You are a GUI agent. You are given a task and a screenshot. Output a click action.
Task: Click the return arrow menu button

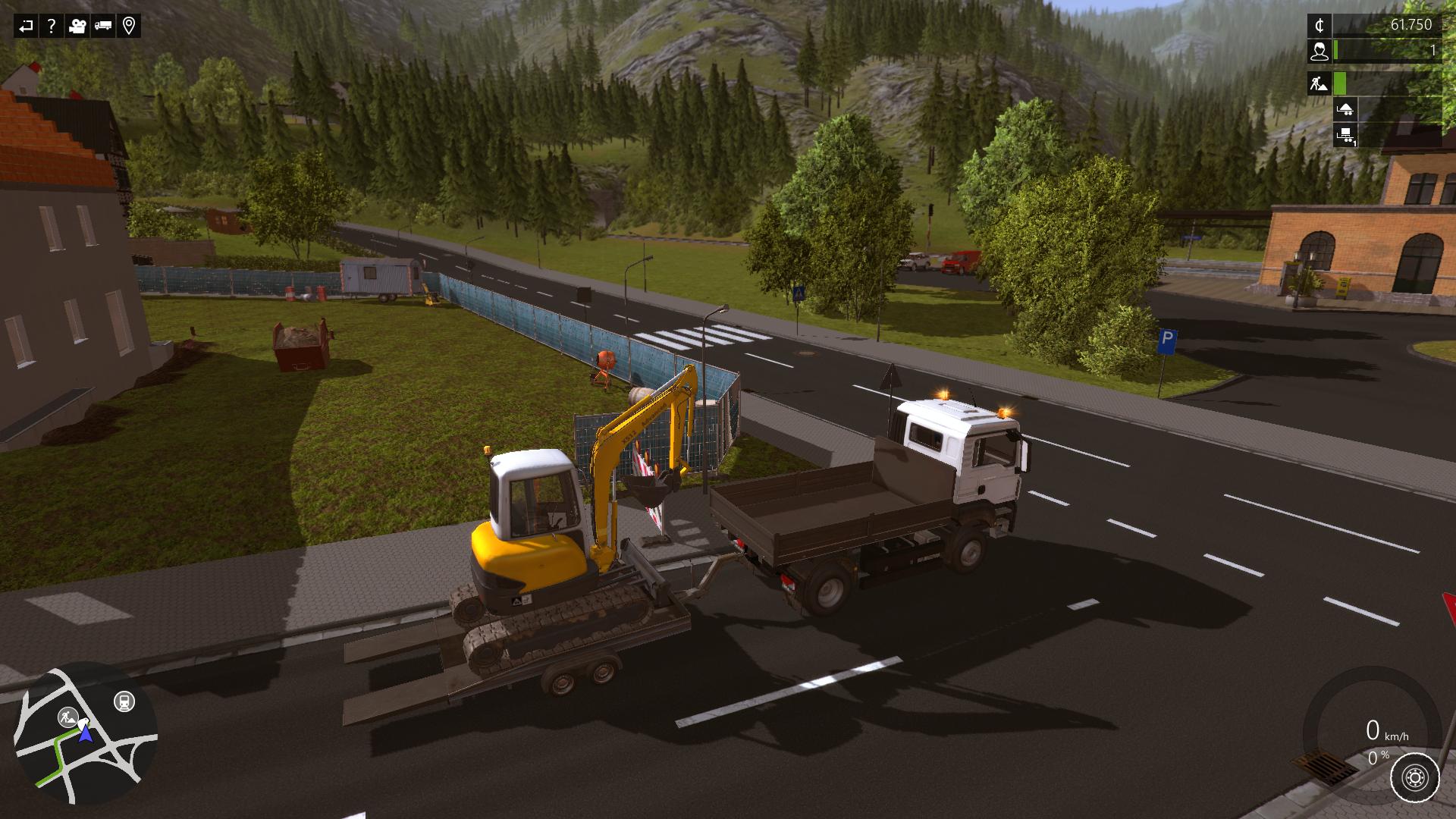coord(26,27)
